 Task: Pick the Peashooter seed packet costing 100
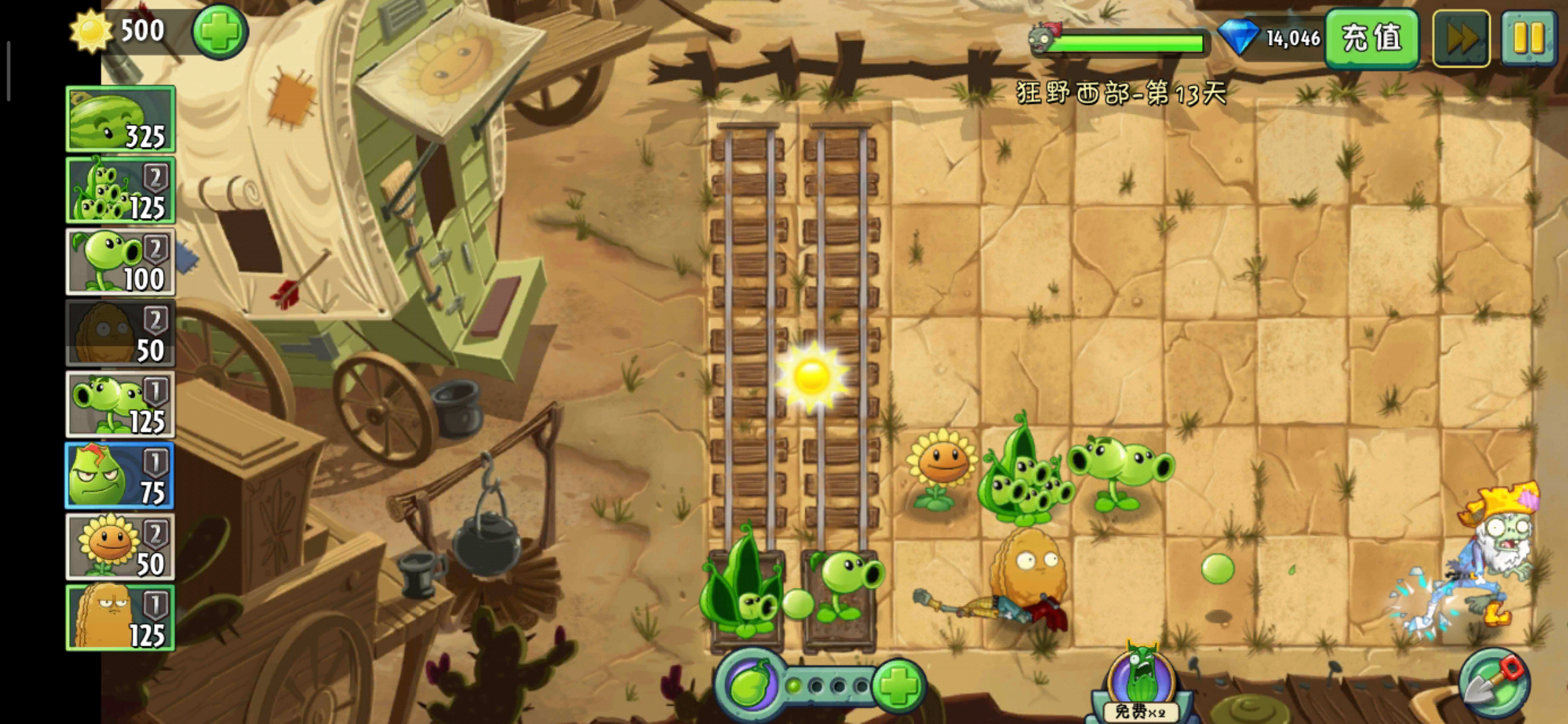121,262
